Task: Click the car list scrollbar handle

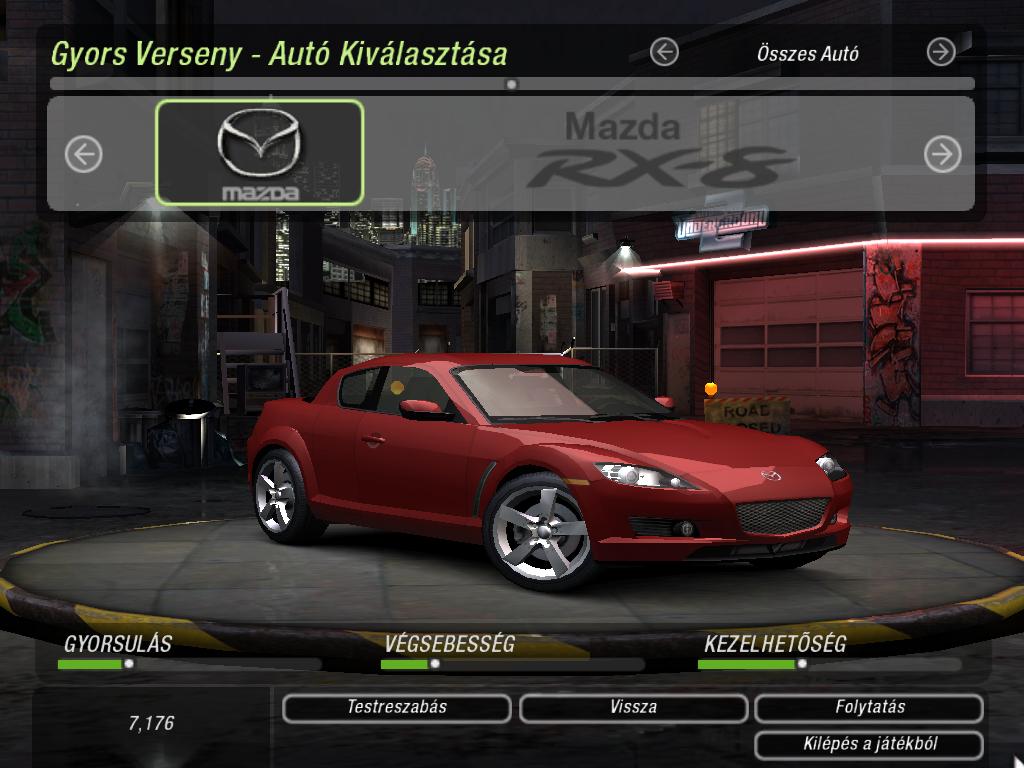Action: [x=512, y=85]
